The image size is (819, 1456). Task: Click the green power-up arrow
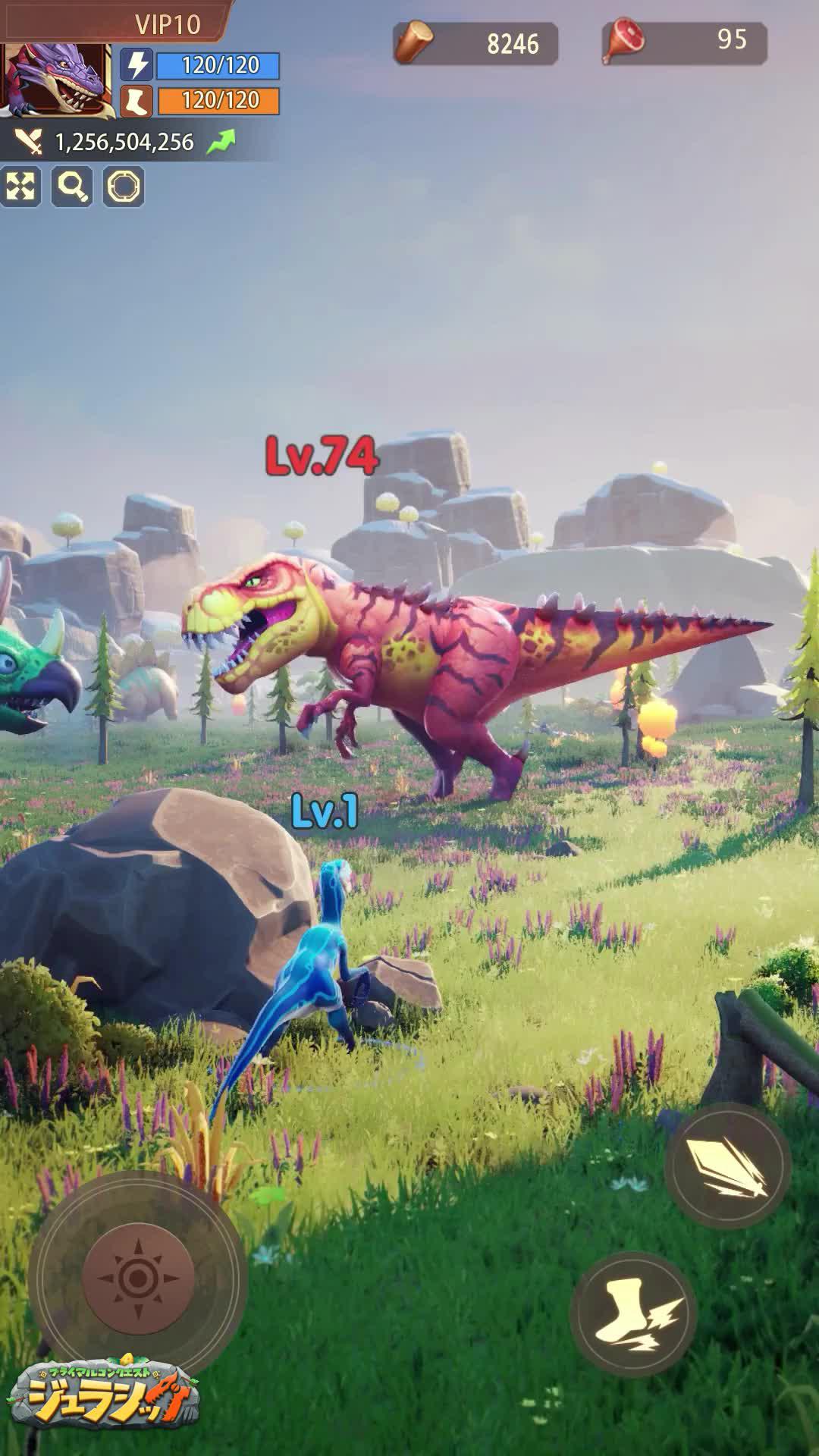(x=221, y=142)
